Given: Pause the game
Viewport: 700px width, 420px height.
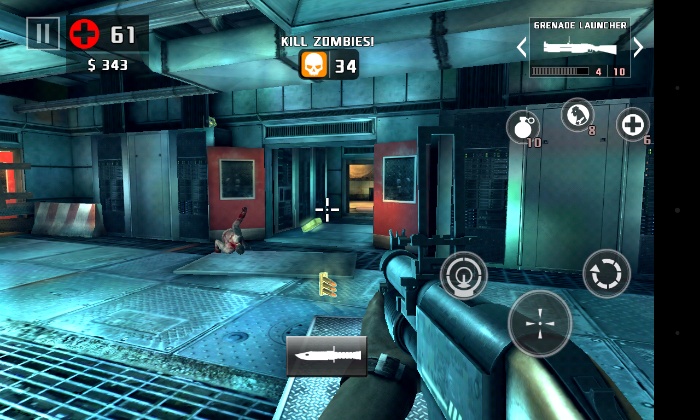Looking at the screenshot, I should tap(42, 34).
